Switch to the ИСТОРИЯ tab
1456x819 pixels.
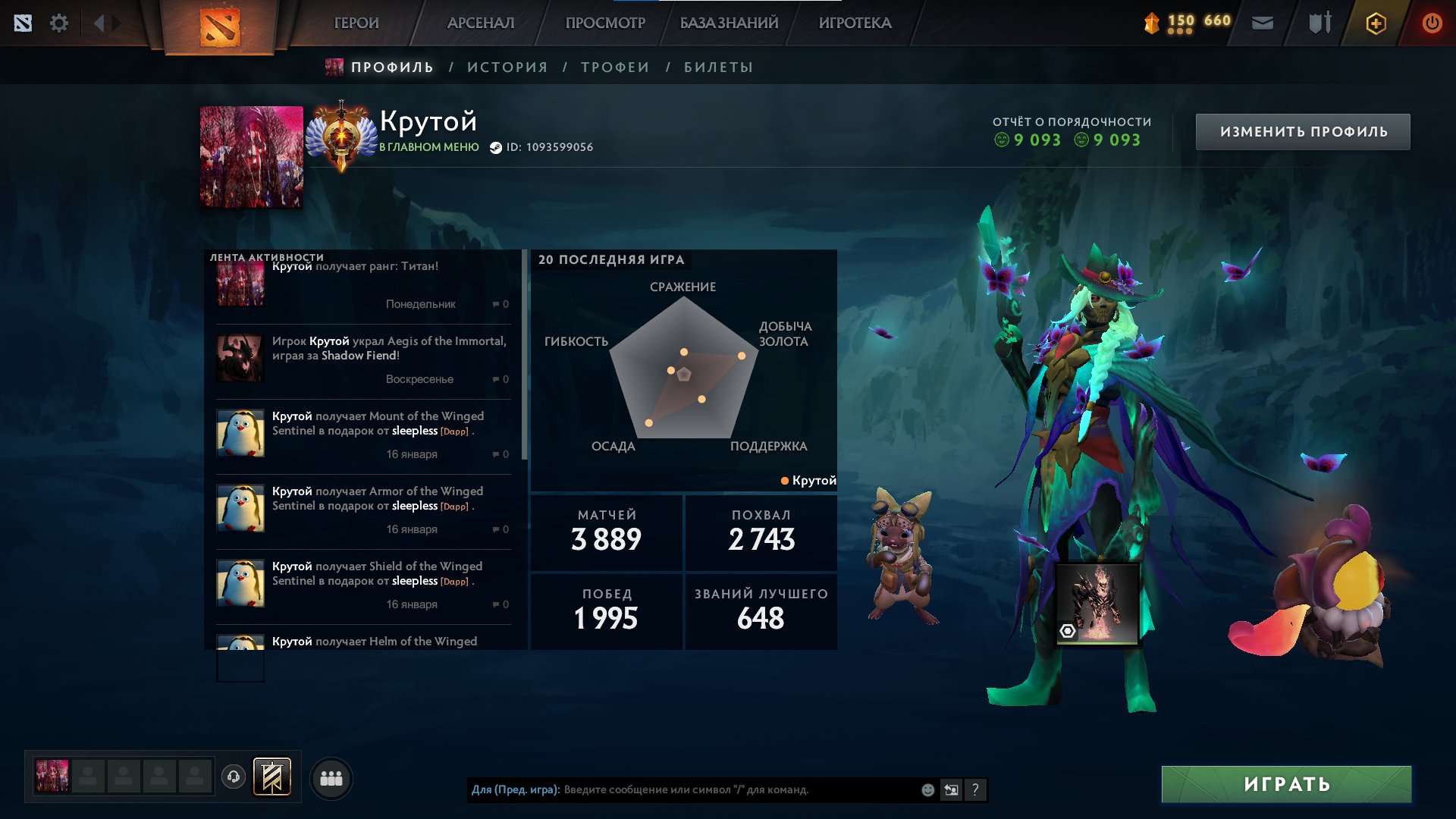507,67
